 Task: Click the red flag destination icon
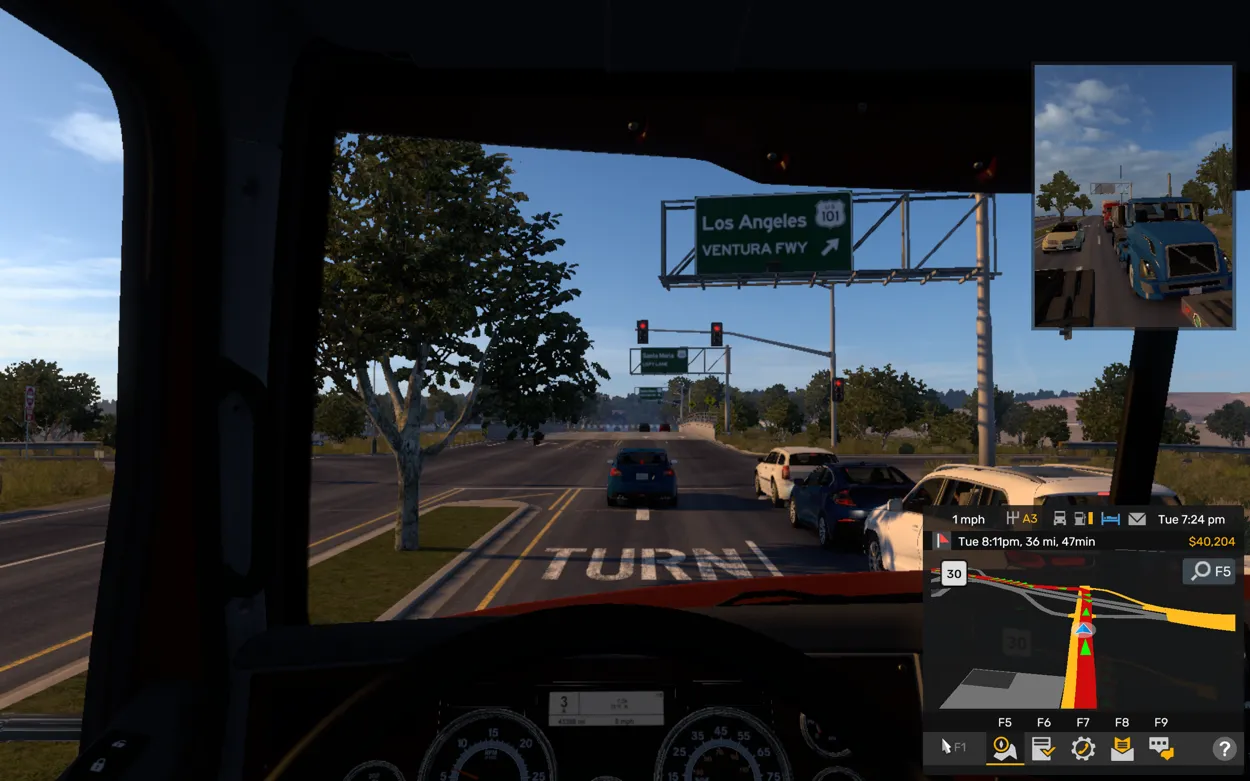[942, 541]
